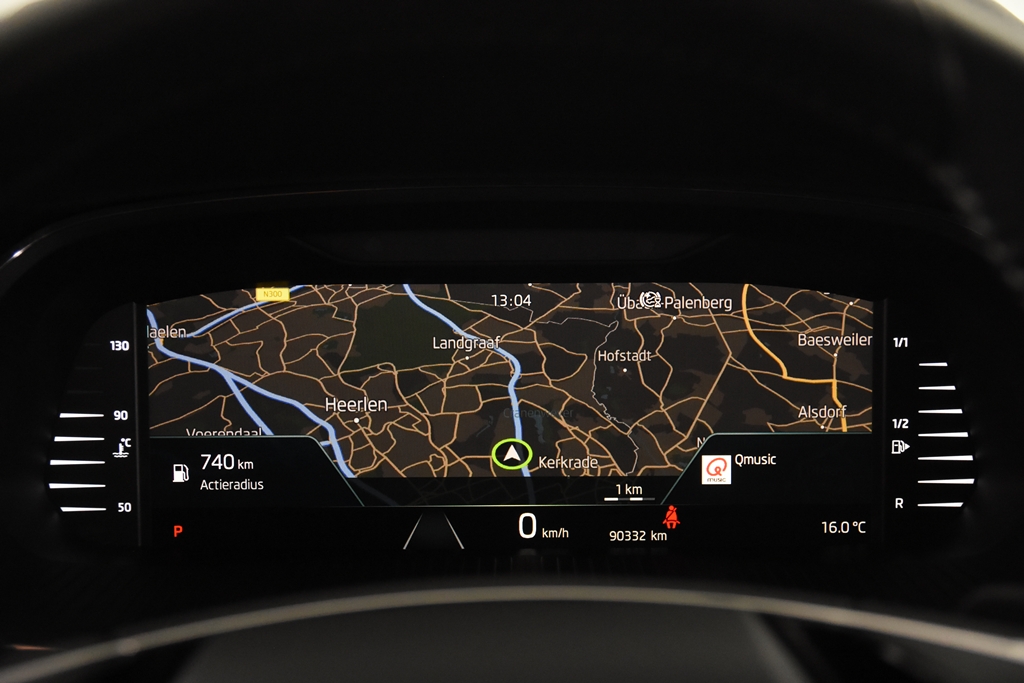This screenshot has height=683, width=1024.
Task: Click the green vehicle position marker
Action: tap(512, 454)
